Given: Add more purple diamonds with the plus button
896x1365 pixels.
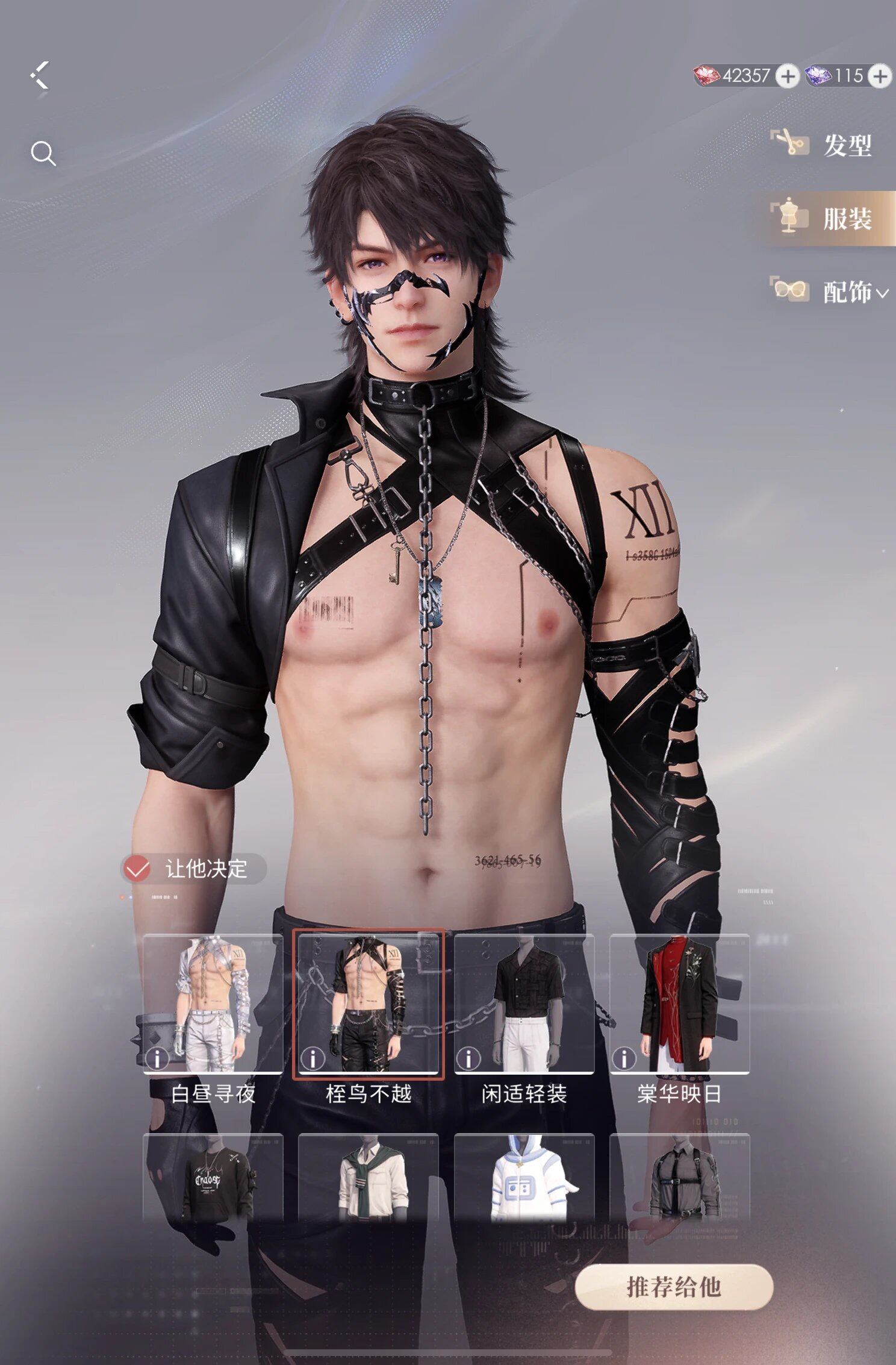Looking at the screenshot, I should coord(880,77).
